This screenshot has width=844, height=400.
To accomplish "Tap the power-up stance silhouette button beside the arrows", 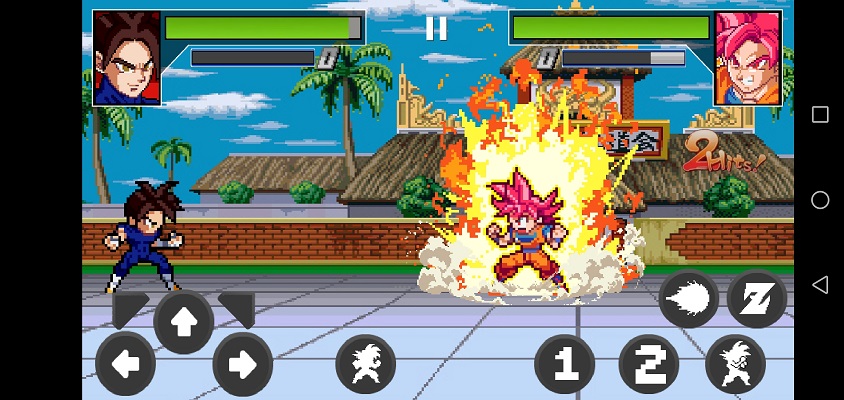I will click(366, 364).
